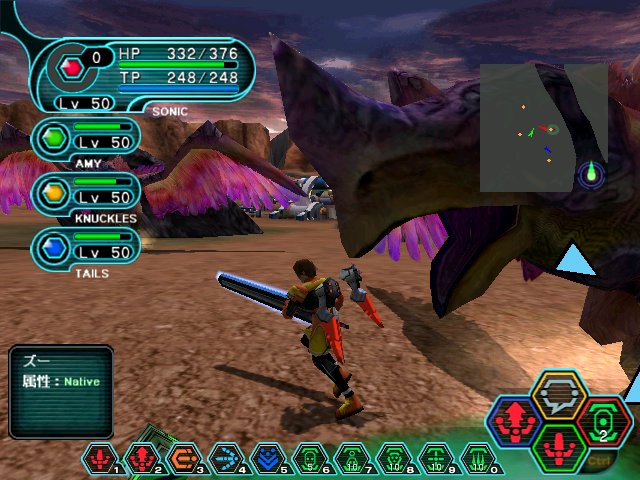Trigger the green-bordered normal attack palette action

559,446
